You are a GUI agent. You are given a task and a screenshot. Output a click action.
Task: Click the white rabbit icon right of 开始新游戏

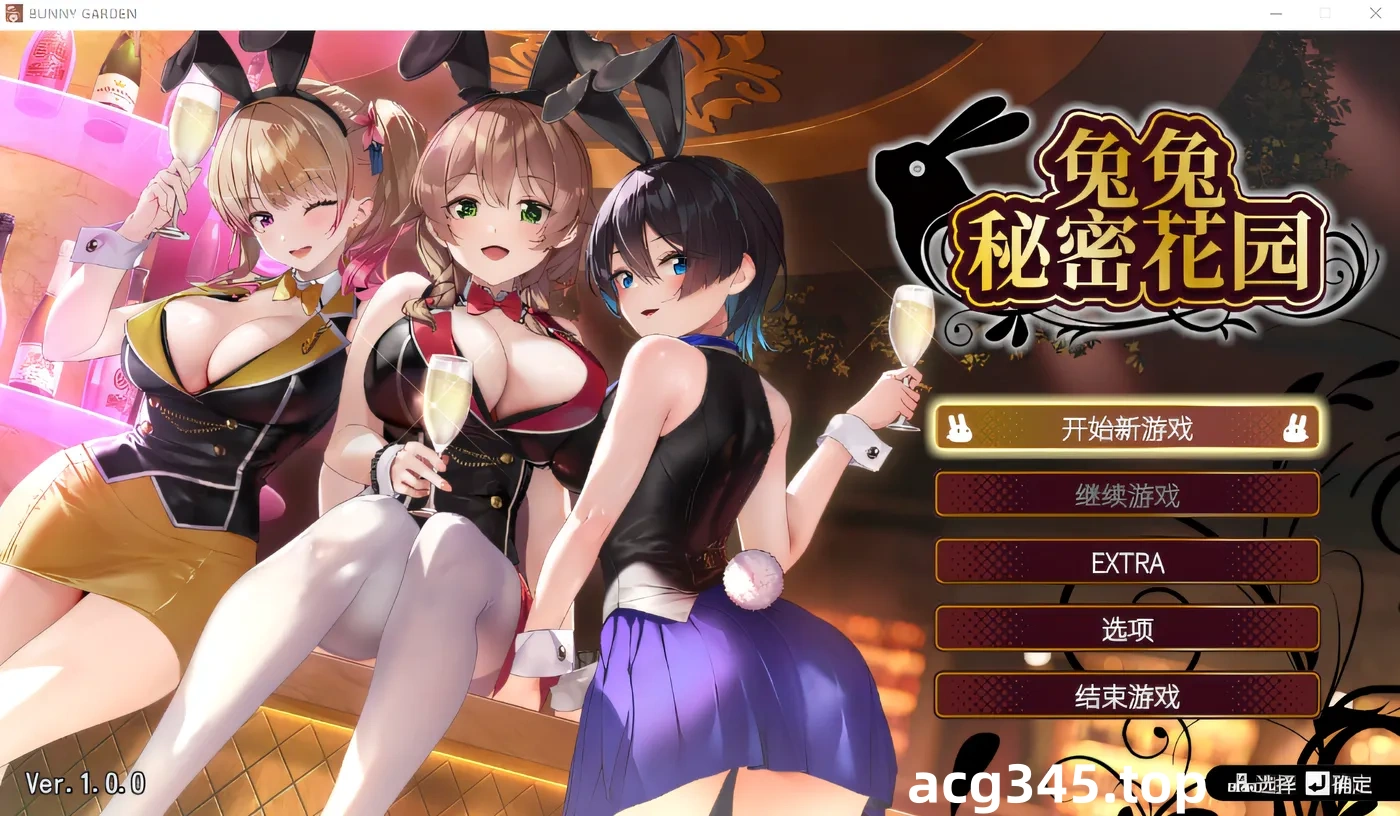coord(1297,428)
